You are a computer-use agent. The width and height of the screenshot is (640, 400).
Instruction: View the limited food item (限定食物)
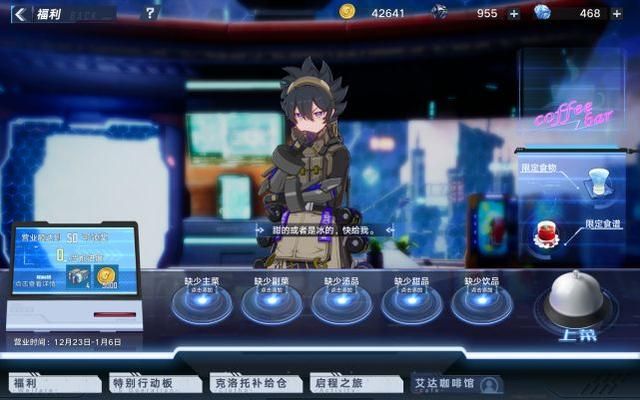(598, 182)
